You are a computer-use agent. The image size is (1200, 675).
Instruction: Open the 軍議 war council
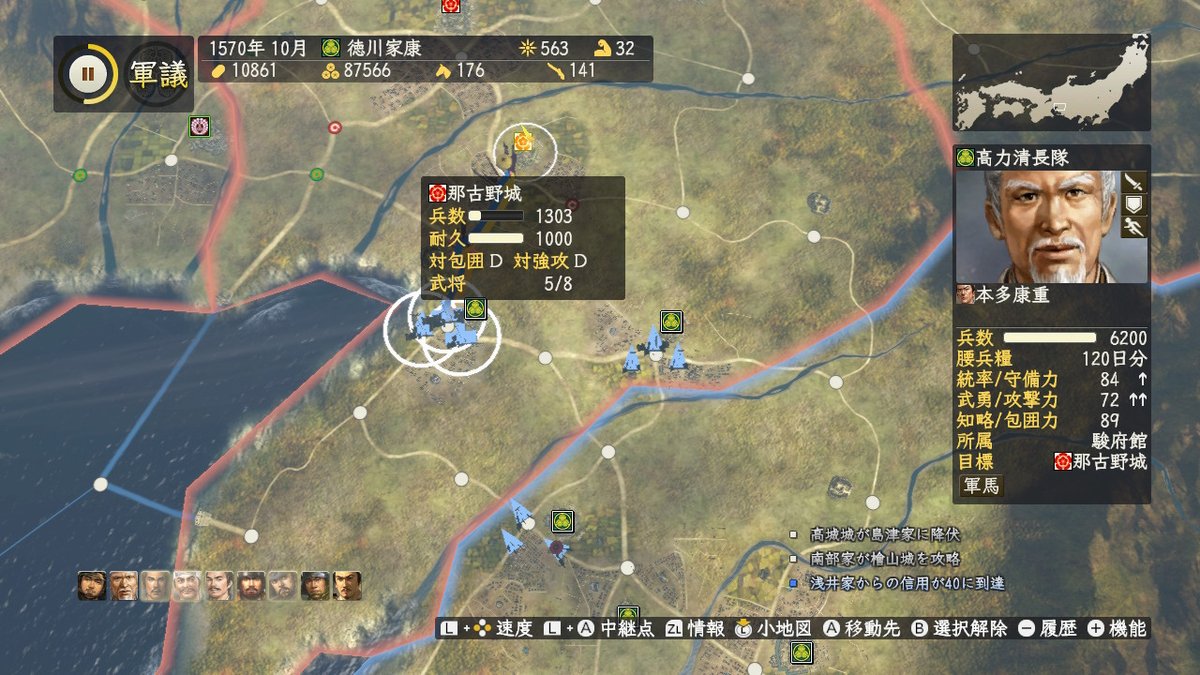coord(159,75)
